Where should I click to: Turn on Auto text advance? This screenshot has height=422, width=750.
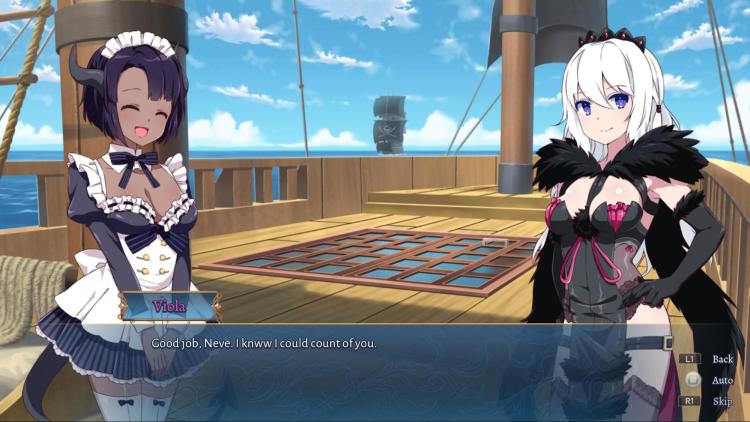pyautogui.click(x=721, y=380)
